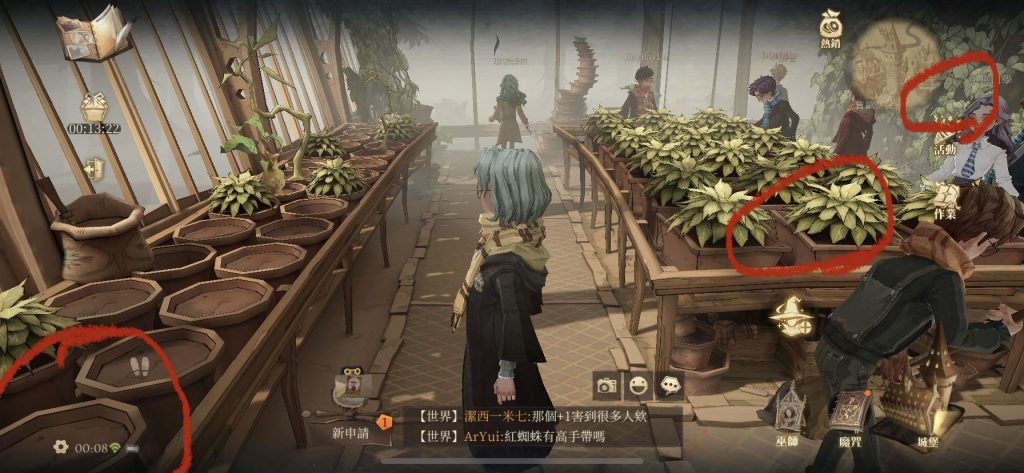Tap the exit door icon

click(x=95, y=168)
